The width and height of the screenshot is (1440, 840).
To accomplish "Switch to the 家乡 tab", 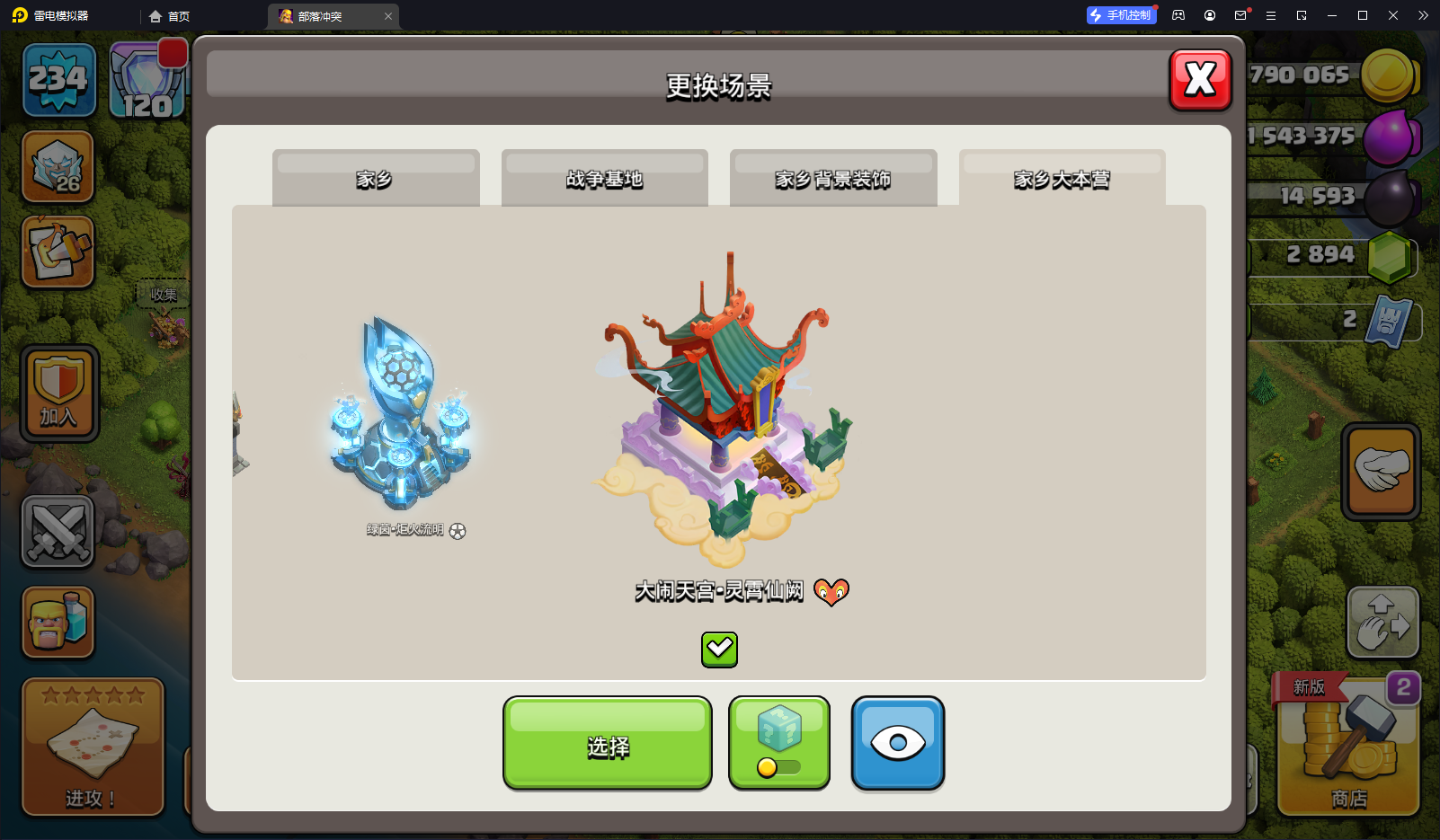I will (x=375, y=178).
